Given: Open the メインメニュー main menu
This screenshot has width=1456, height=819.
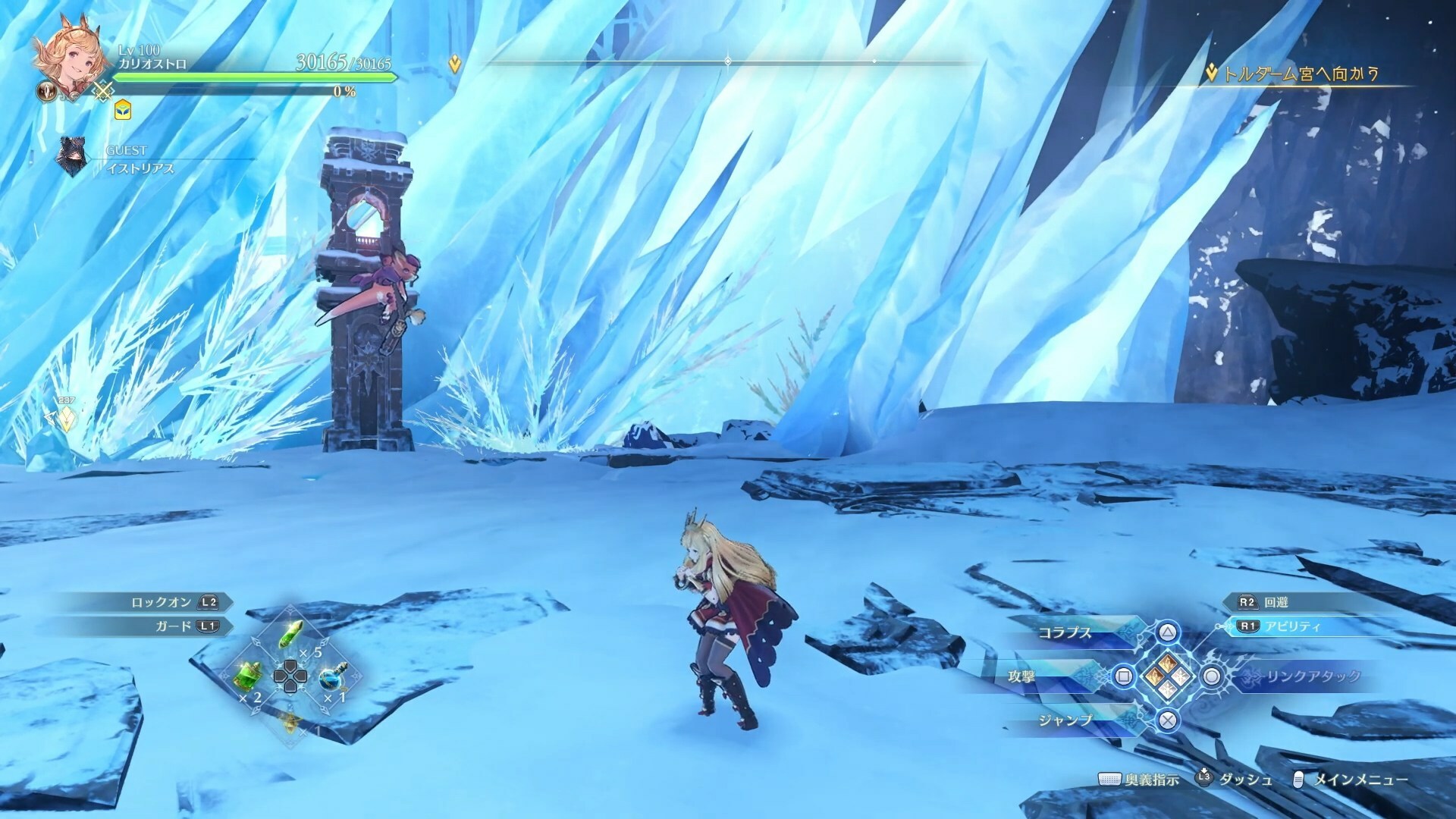Looking at the screenshot, I should point(1360,780).
